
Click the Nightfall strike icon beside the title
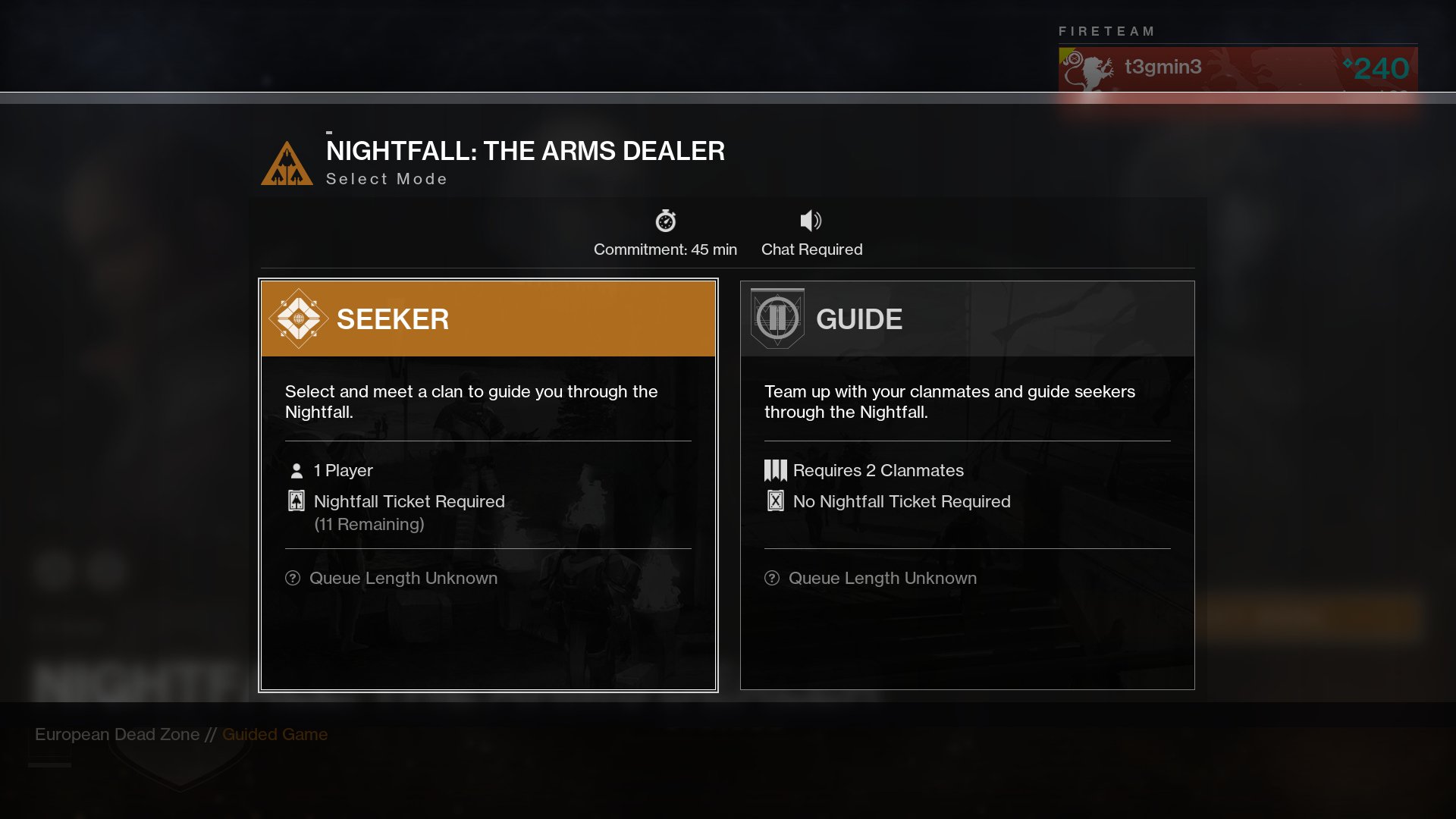pos(287,165)
